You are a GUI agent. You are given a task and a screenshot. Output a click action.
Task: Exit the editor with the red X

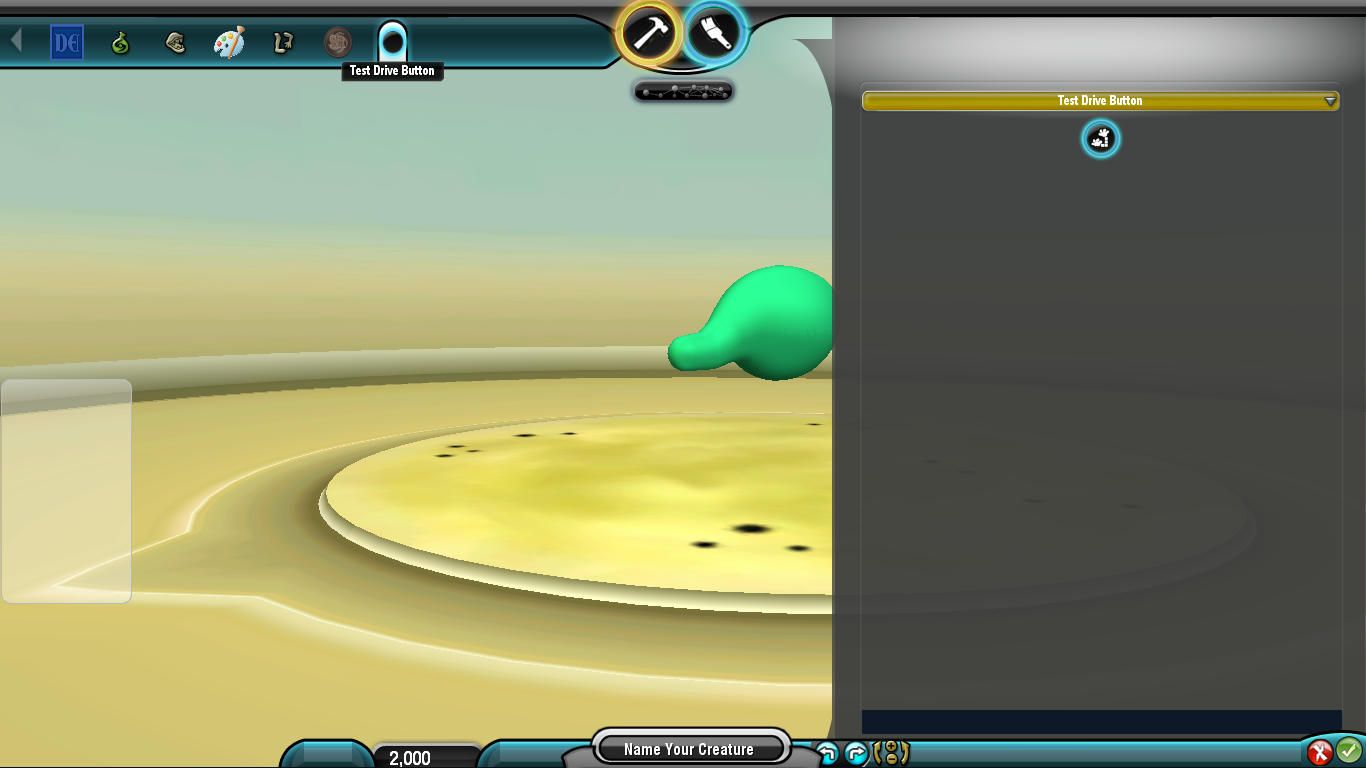pos(1320,751)
